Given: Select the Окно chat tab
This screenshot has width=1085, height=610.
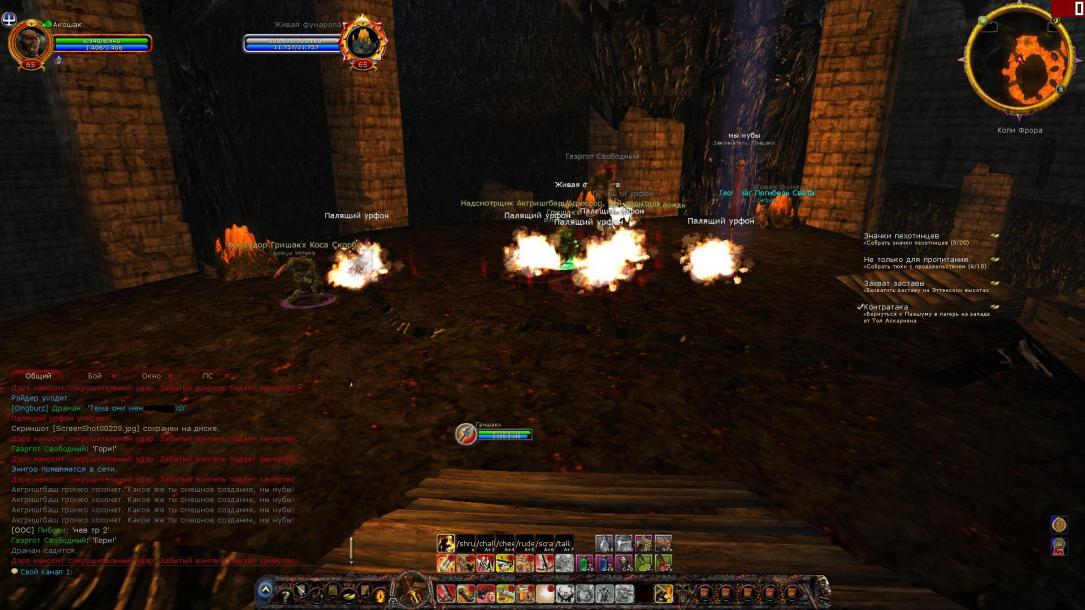Looking at the screenshot, I should tap(151, 376).
